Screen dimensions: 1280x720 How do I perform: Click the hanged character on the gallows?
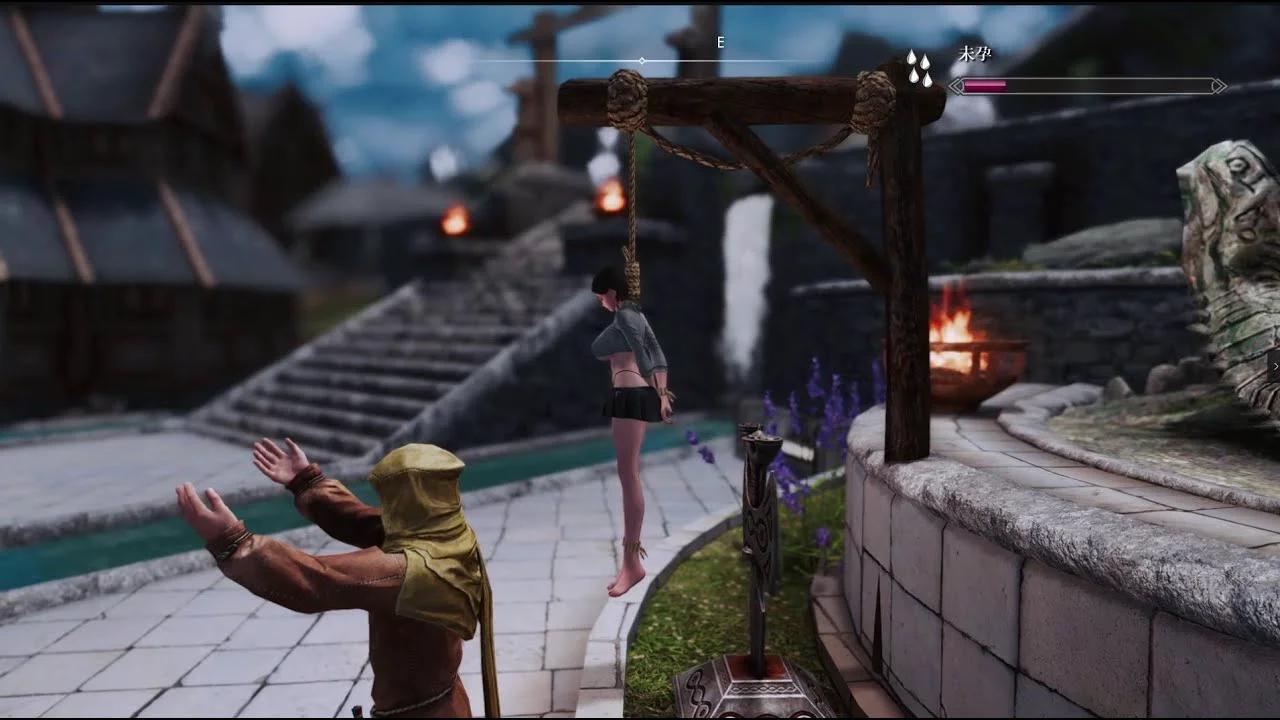click(x=630, y=400)
